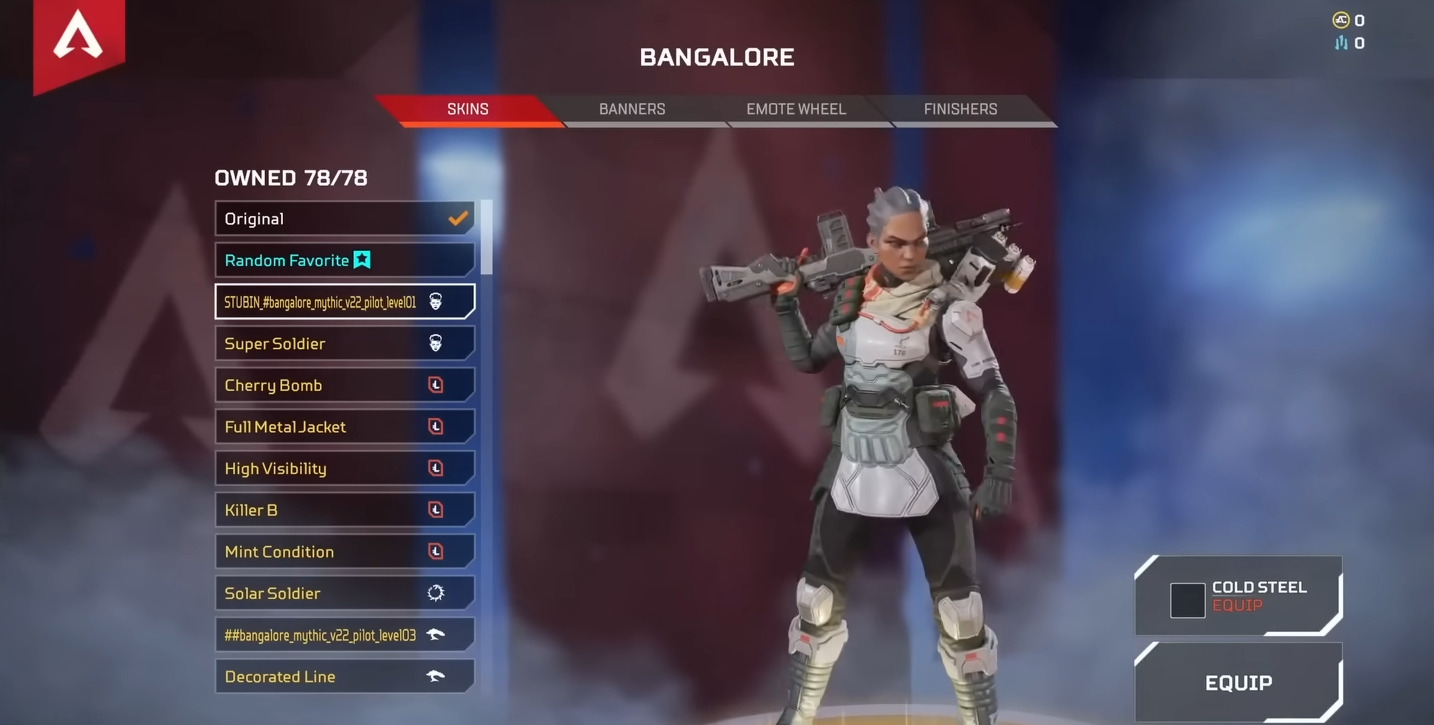Choose the Random Favorite option
This screenshot has height=725, width=1434.
[x=344, y=260]
